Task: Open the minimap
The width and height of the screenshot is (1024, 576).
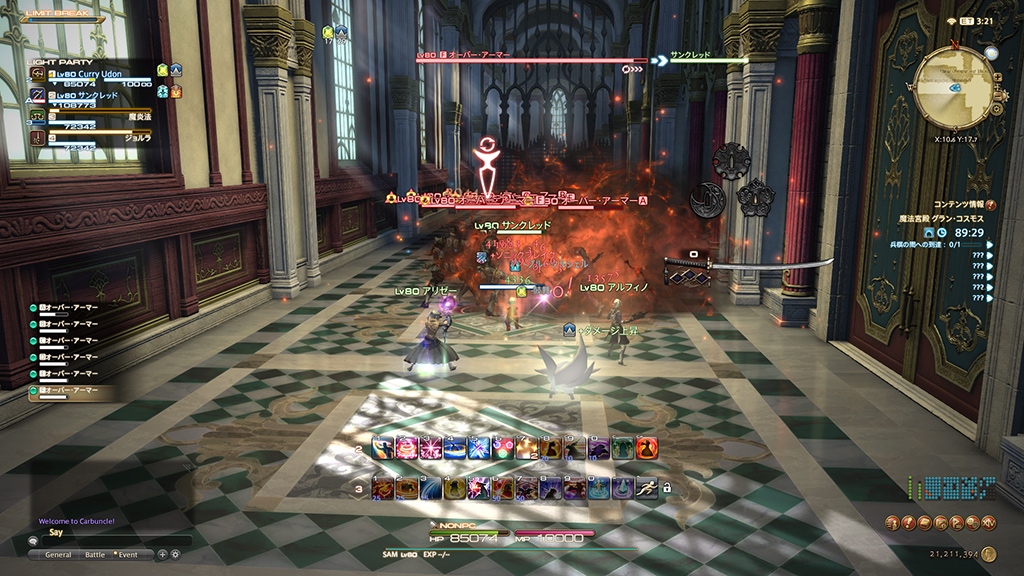Action: 955,86
